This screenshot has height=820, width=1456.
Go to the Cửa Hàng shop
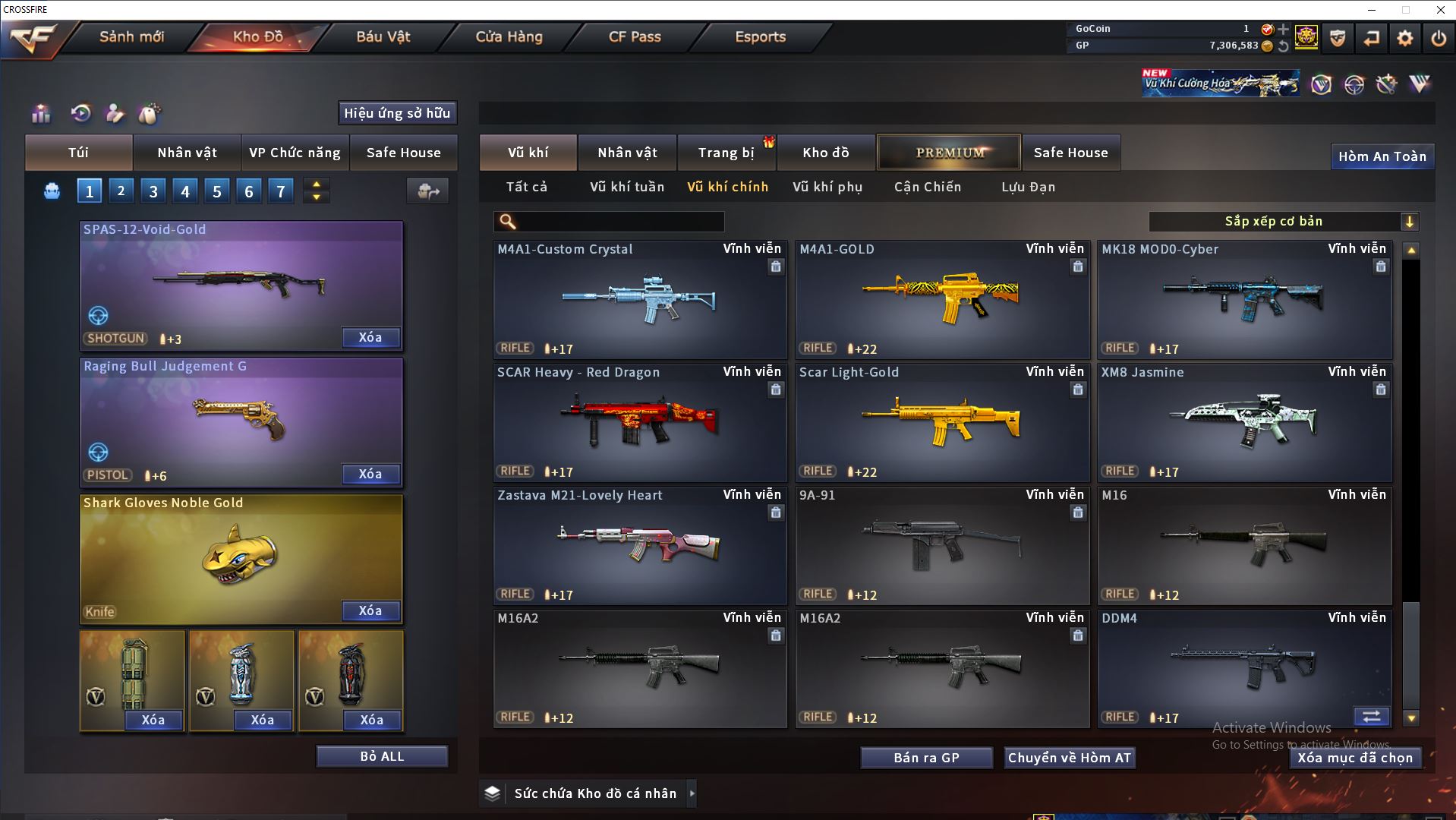(x=509, y=36)
